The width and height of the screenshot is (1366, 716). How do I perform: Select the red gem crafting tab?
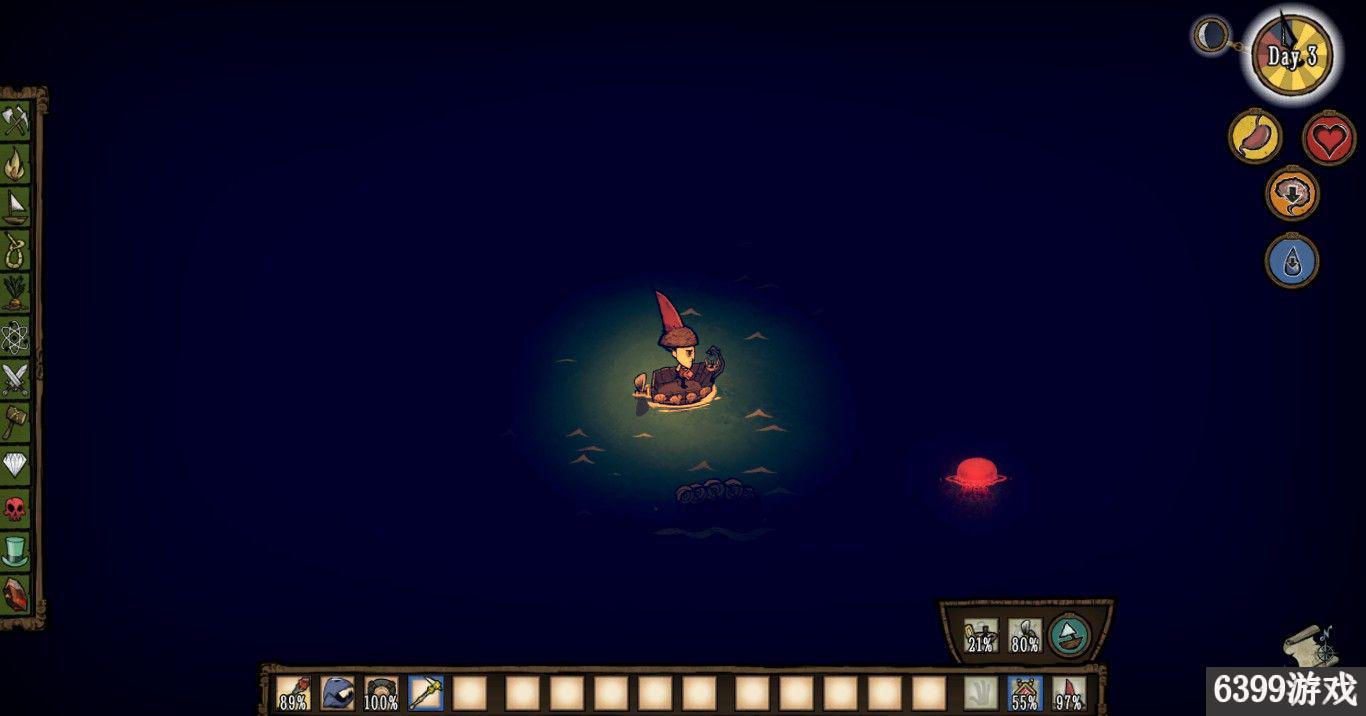pyautogui.click(x=17, y=594)
